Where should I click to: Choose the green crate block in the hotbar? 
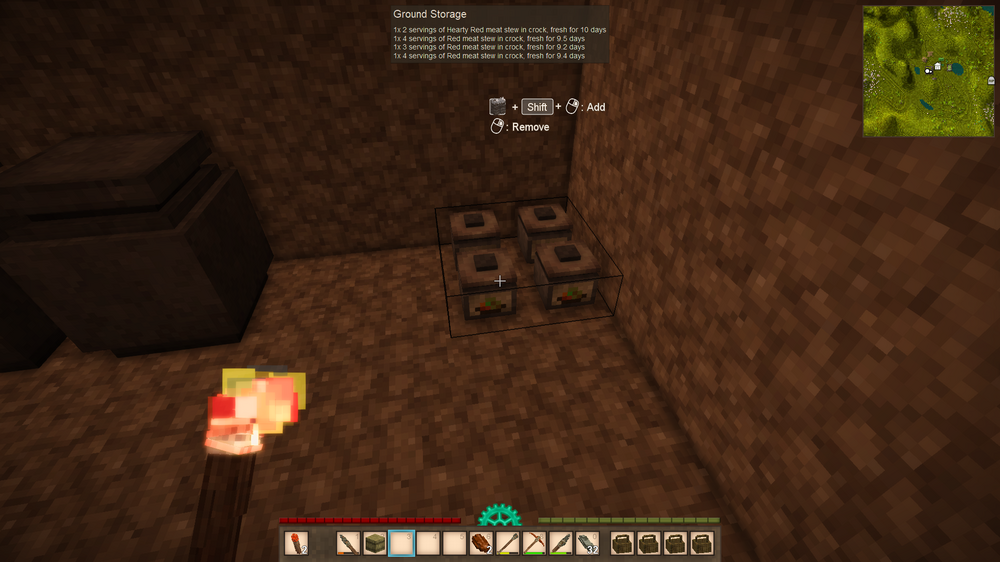(375, 544)
